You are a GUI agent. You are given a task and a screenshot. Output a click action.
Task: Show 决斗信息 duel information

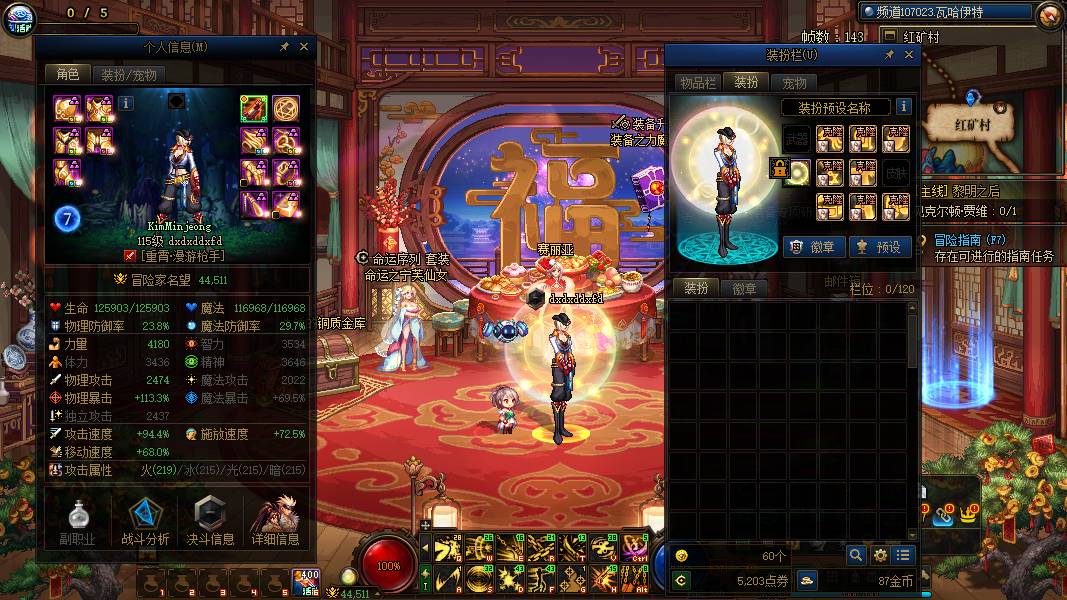[210, 522]
